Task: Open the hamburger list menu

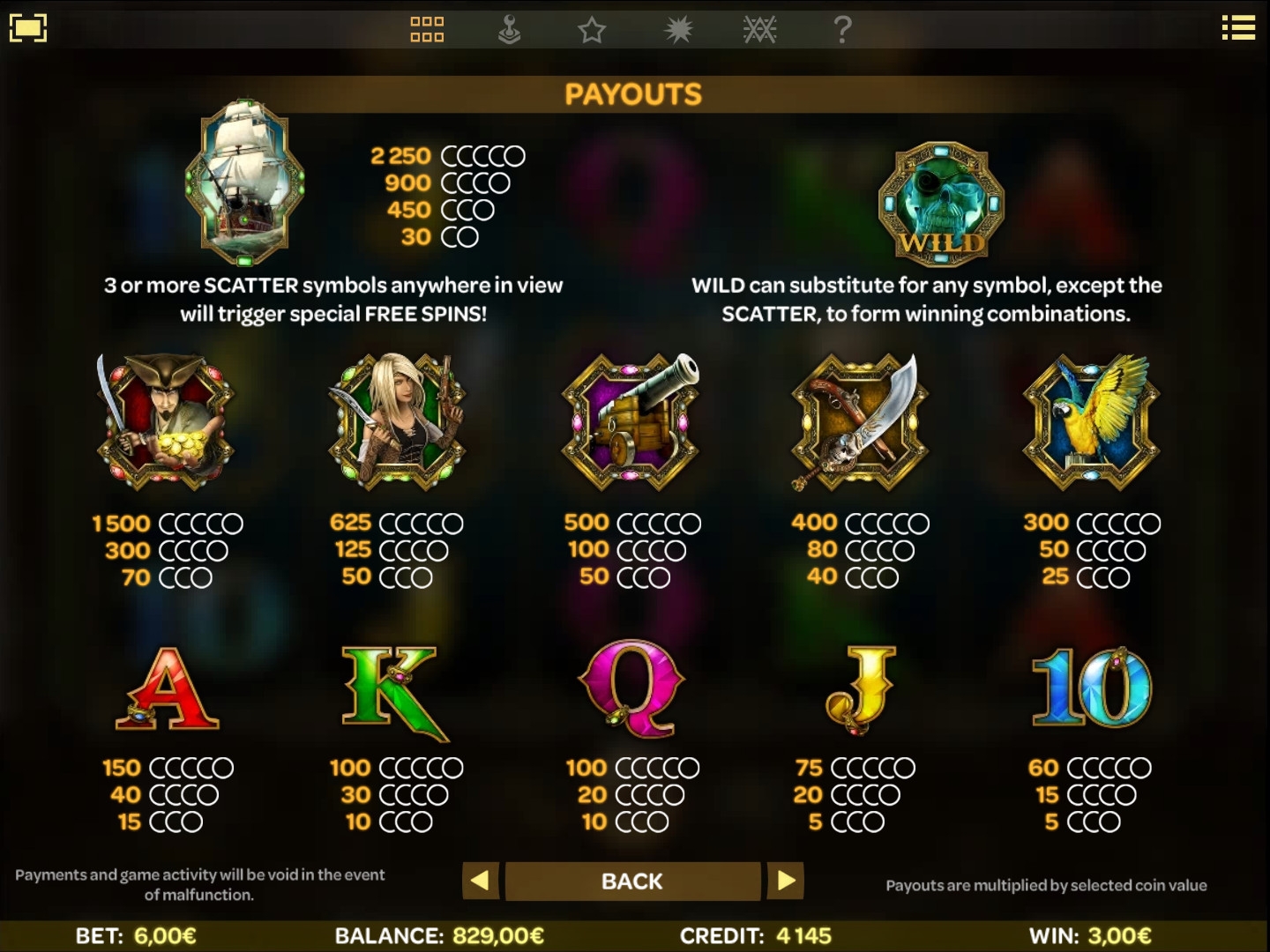Action: click(1238, 28)
